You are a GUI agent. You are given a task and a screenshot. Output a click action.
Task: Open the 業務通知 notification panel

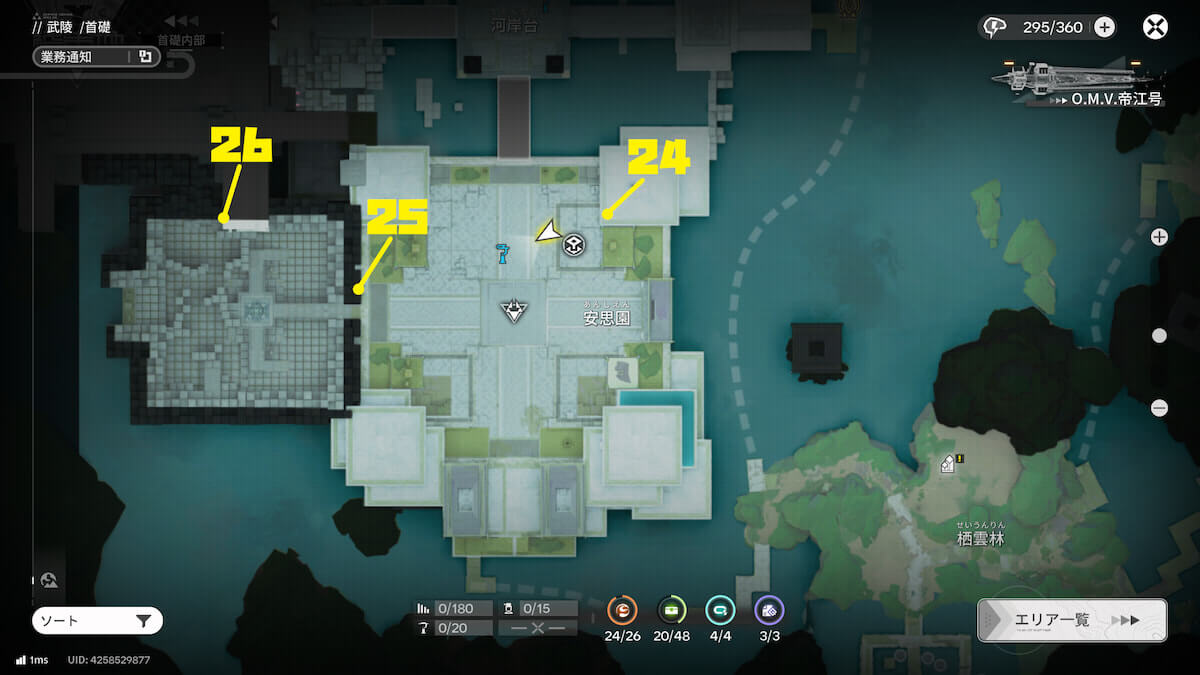tap(96, 57)
